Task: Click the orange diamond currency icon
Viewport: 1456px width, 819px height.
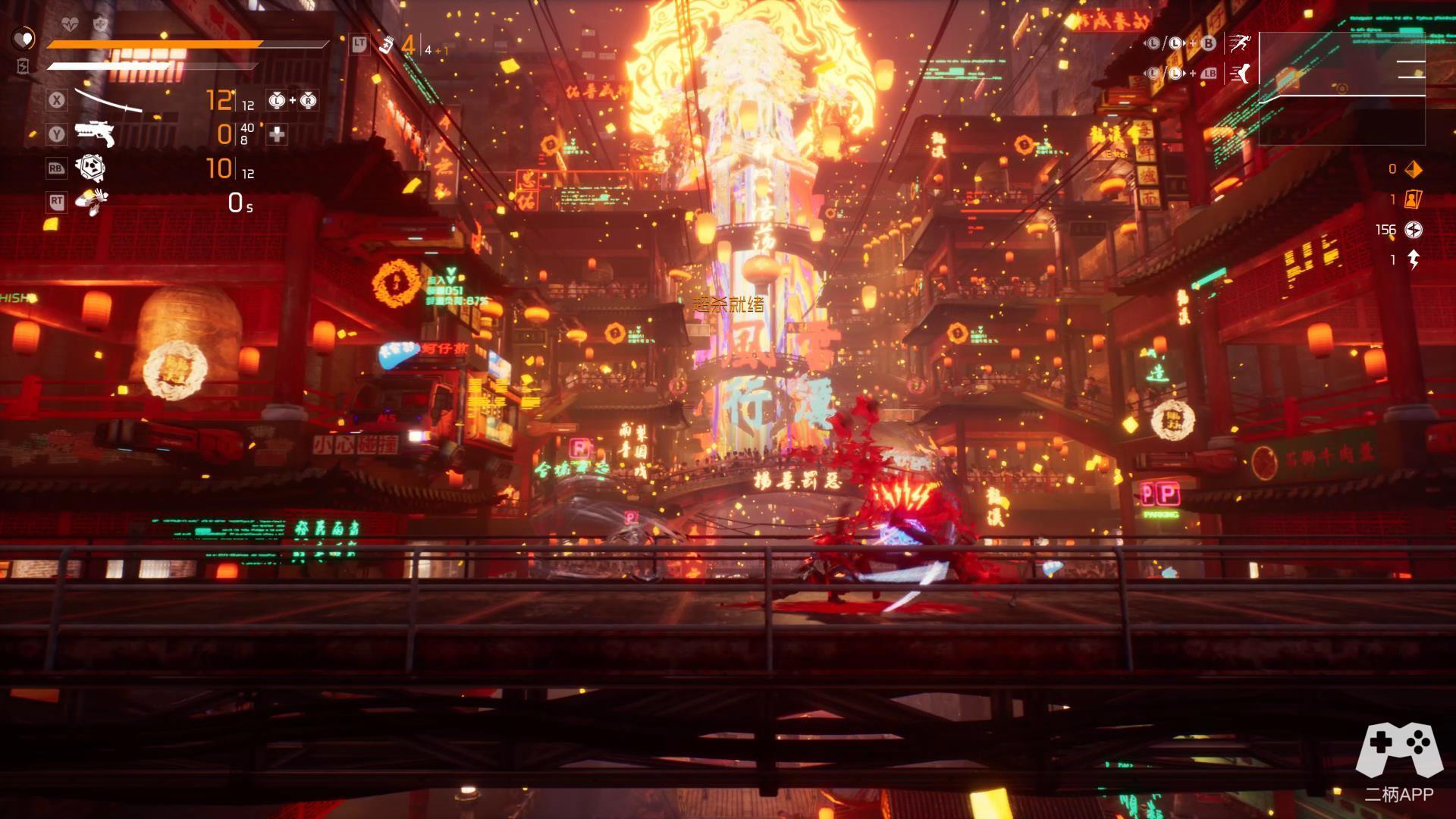Action: click(1414, 169)
